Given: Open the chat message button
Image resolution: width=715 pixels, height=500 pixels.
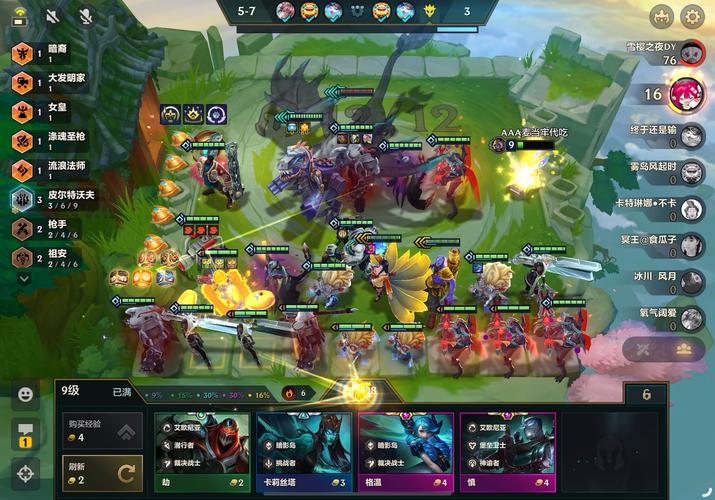Looking at the screenshot, I should tap(25, 433).
